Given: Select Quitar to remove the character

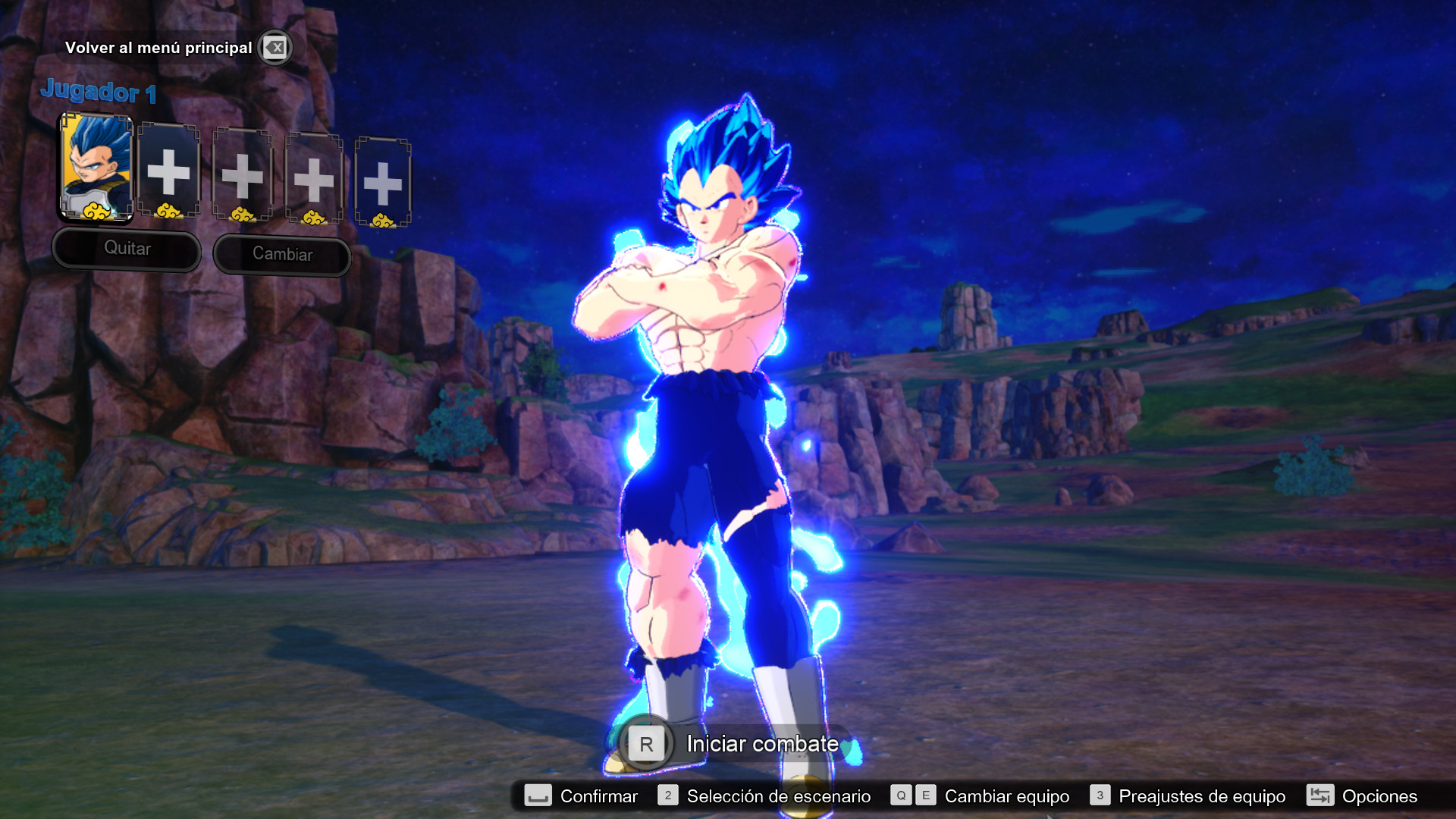Looking at the screenshot, I should point(127,249).
